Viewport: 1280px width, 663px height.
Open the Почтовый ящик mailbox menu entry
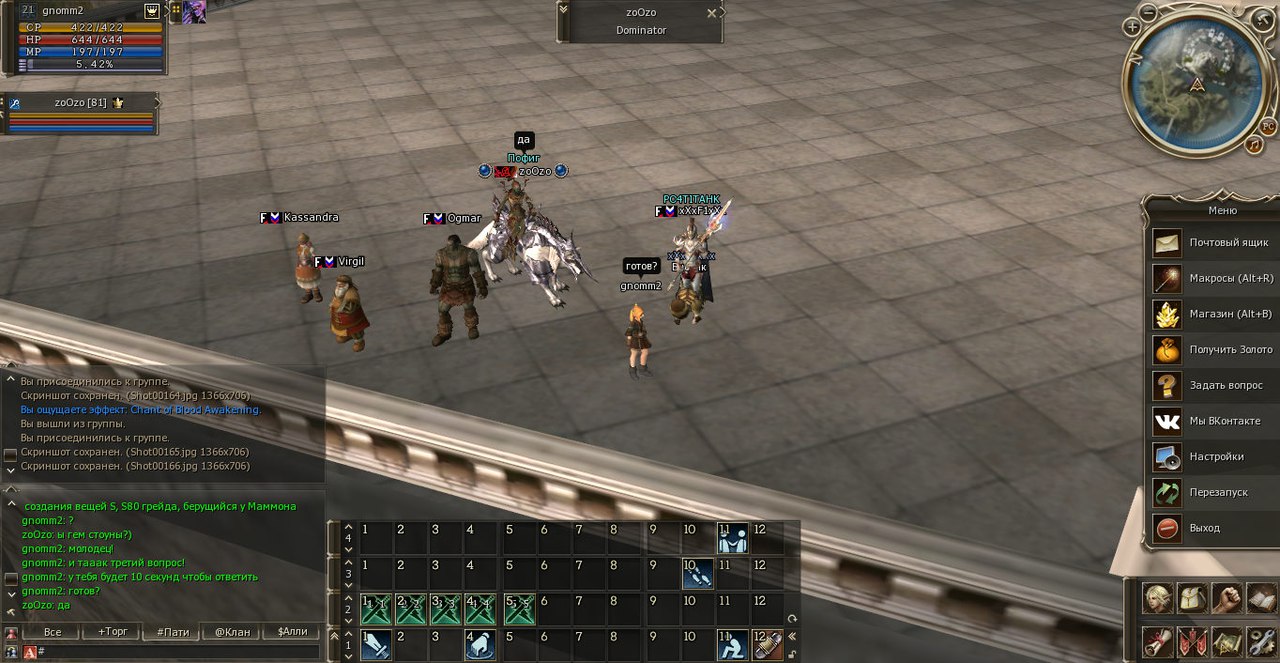(1210, 243)
